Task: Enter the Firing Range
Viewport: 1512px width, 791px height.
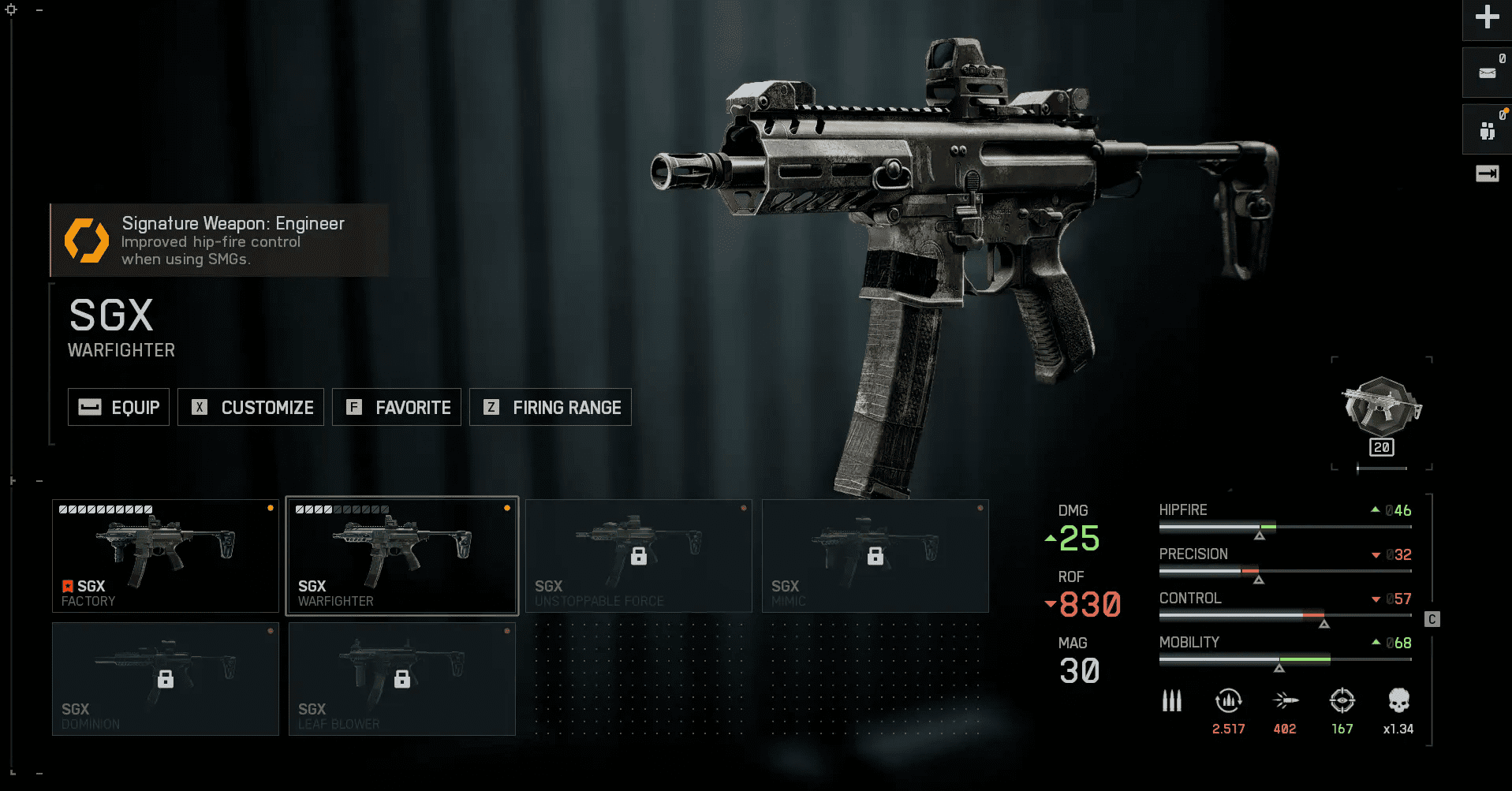Action: (551, 407)
